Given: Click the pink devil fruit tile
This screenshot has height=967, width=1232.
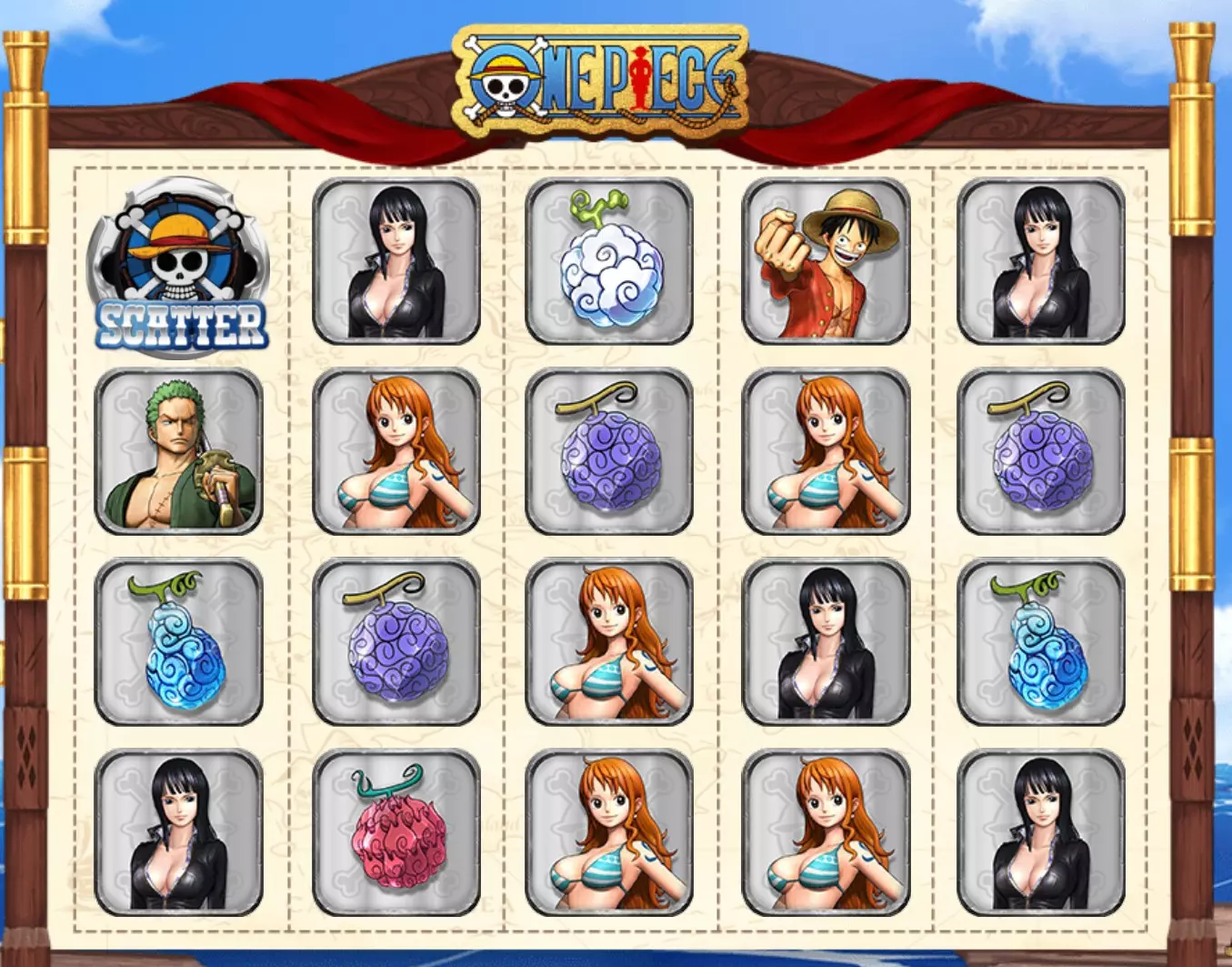Looking at the screenshot, I should (396, 832).
